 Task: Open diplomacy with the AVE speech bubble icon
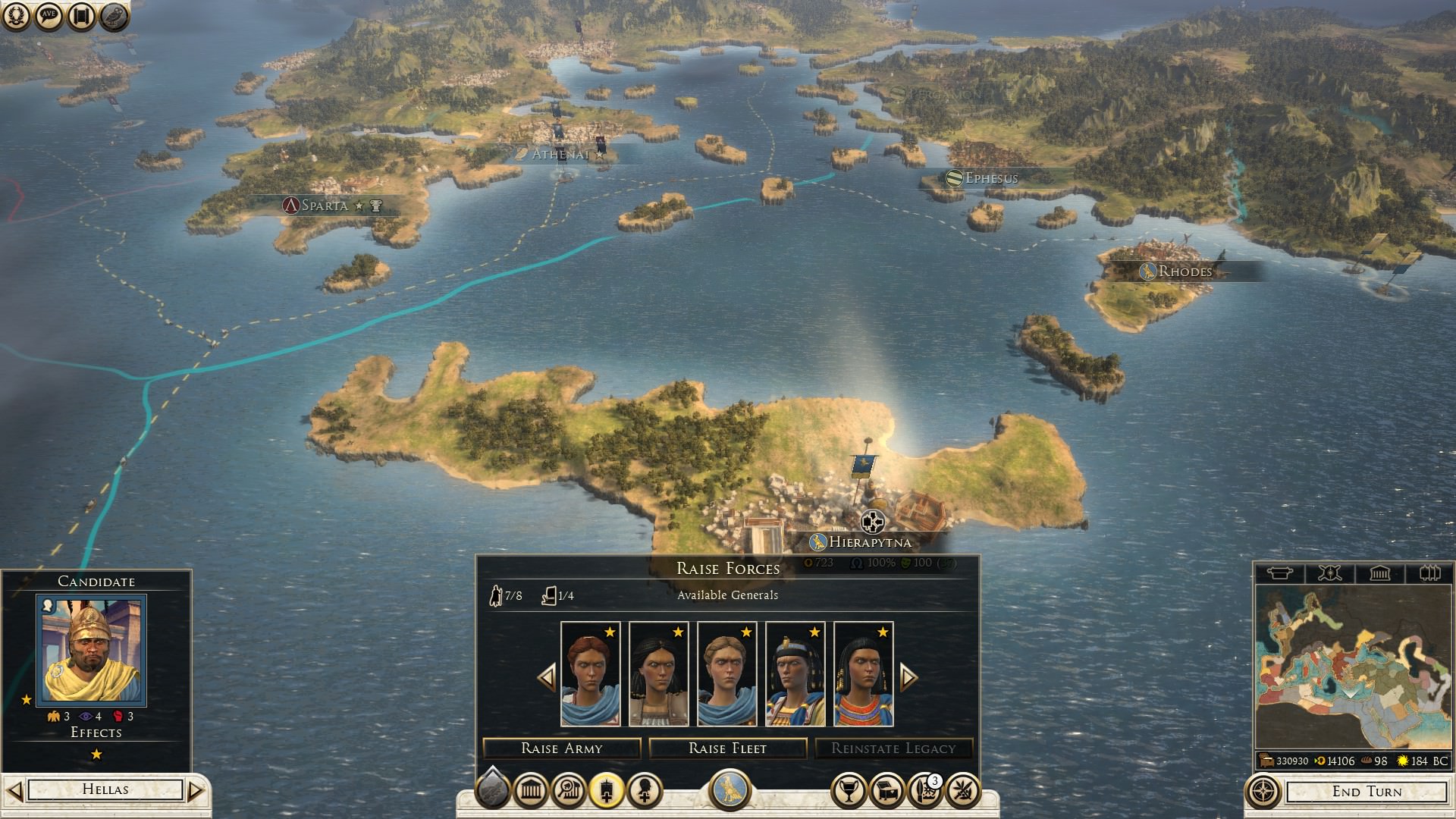click(x=48, y=15)
